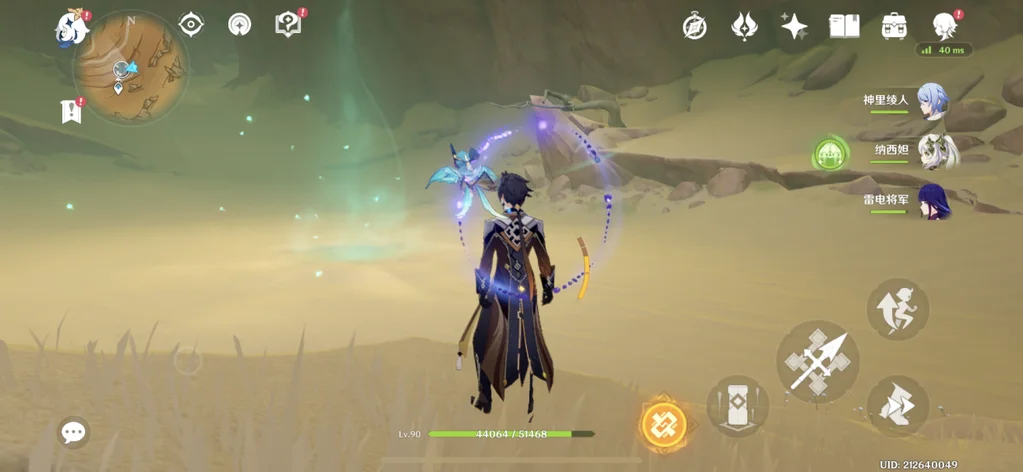
Task: Open the tutorial book with question mark
Action: coord(288,24)
